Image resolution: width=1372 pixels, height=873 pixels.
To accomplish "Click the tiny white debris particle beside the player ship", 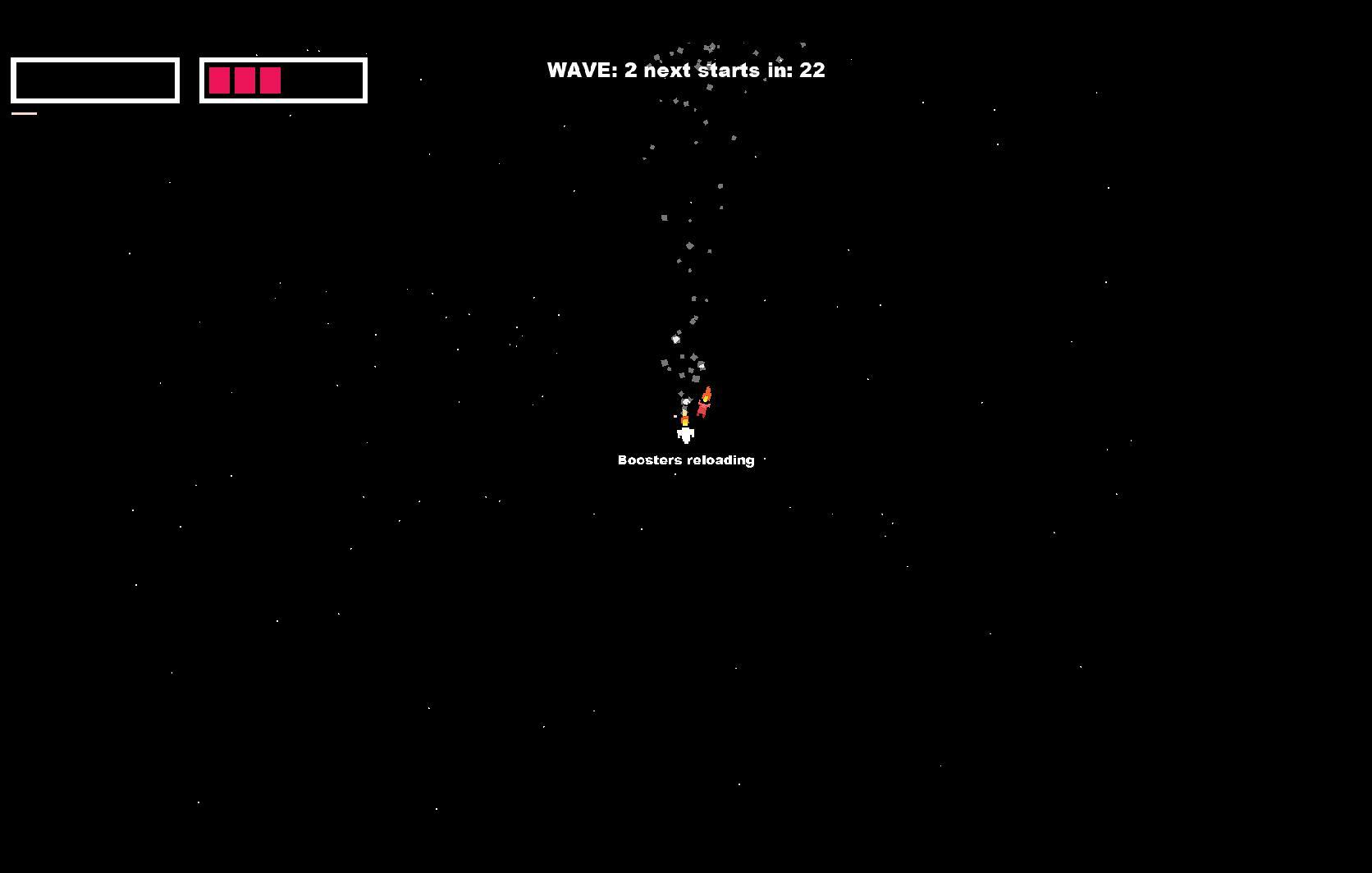I will pos(675,416).
